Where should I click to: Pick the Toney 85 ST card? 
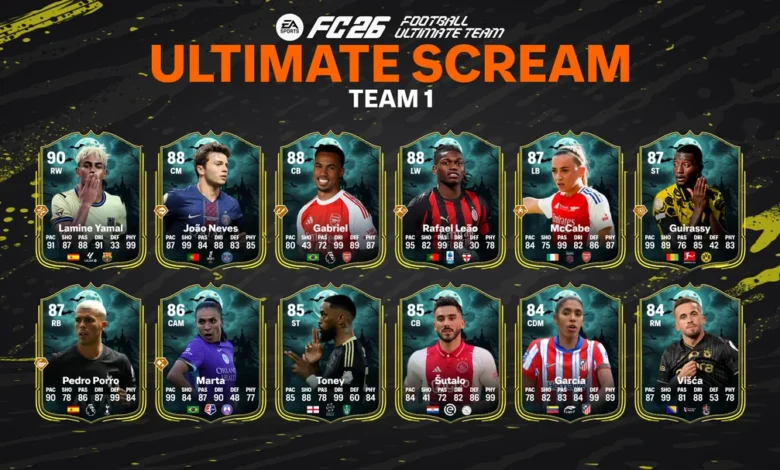[330, 350]
